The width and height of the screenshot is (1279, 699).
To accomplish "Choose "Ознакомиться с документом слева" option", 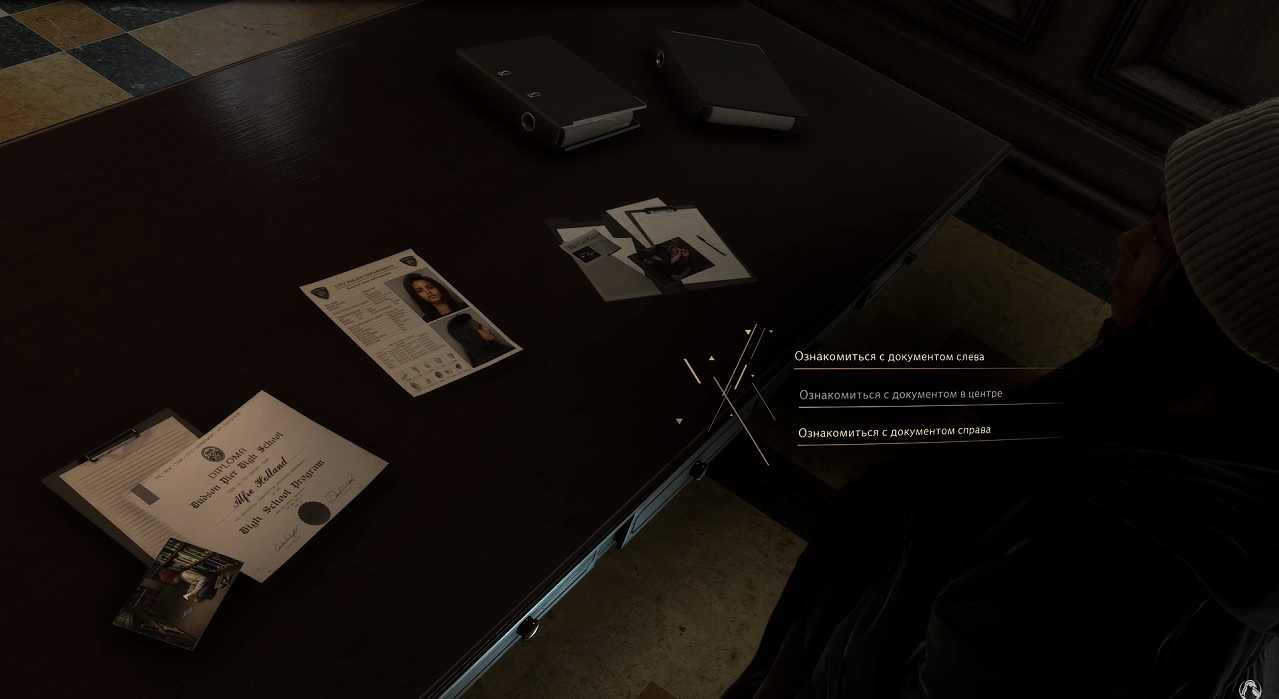I will (x=889, y=356).
